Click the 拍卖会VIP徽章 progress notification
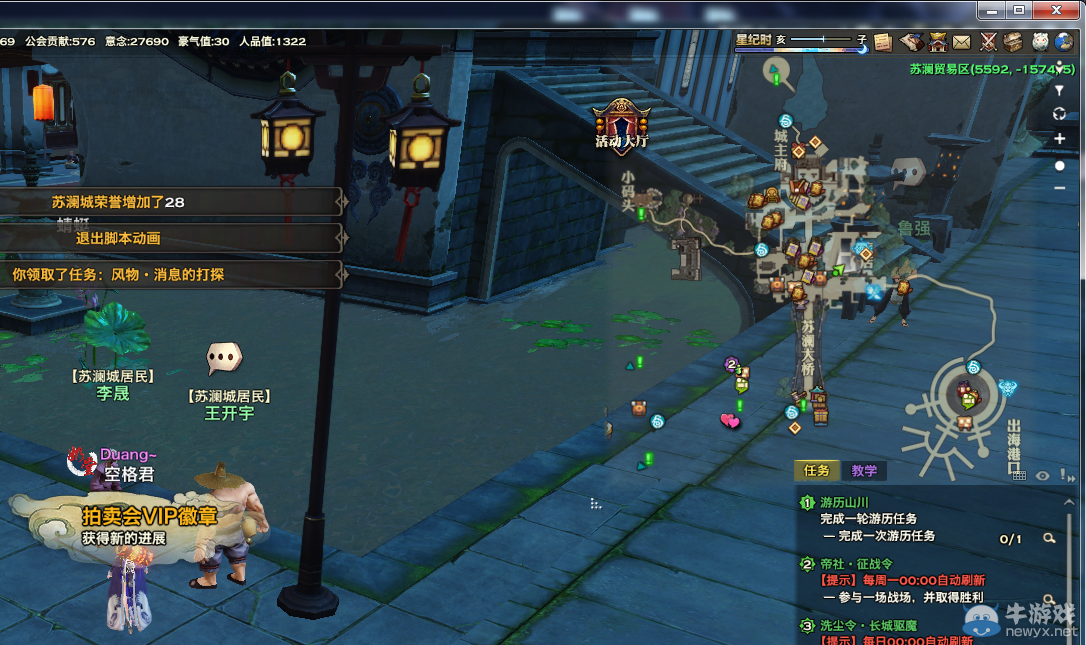Viewport: 1086px width, 645px height. click(150, 516)
